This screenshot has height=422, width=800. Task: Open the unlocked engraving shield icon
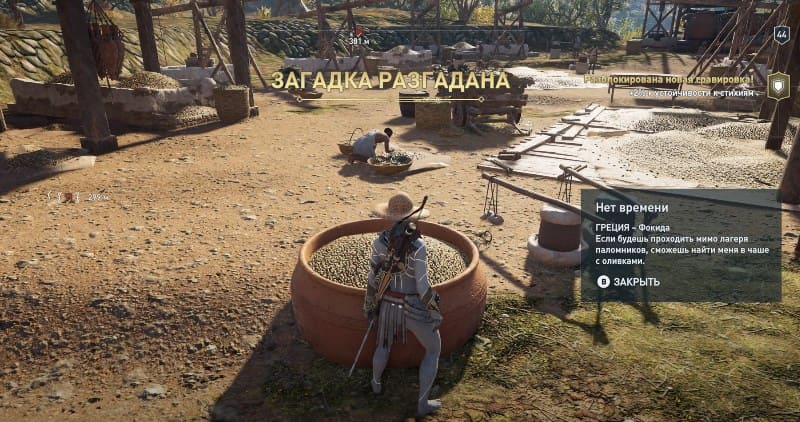pos(778,84)
